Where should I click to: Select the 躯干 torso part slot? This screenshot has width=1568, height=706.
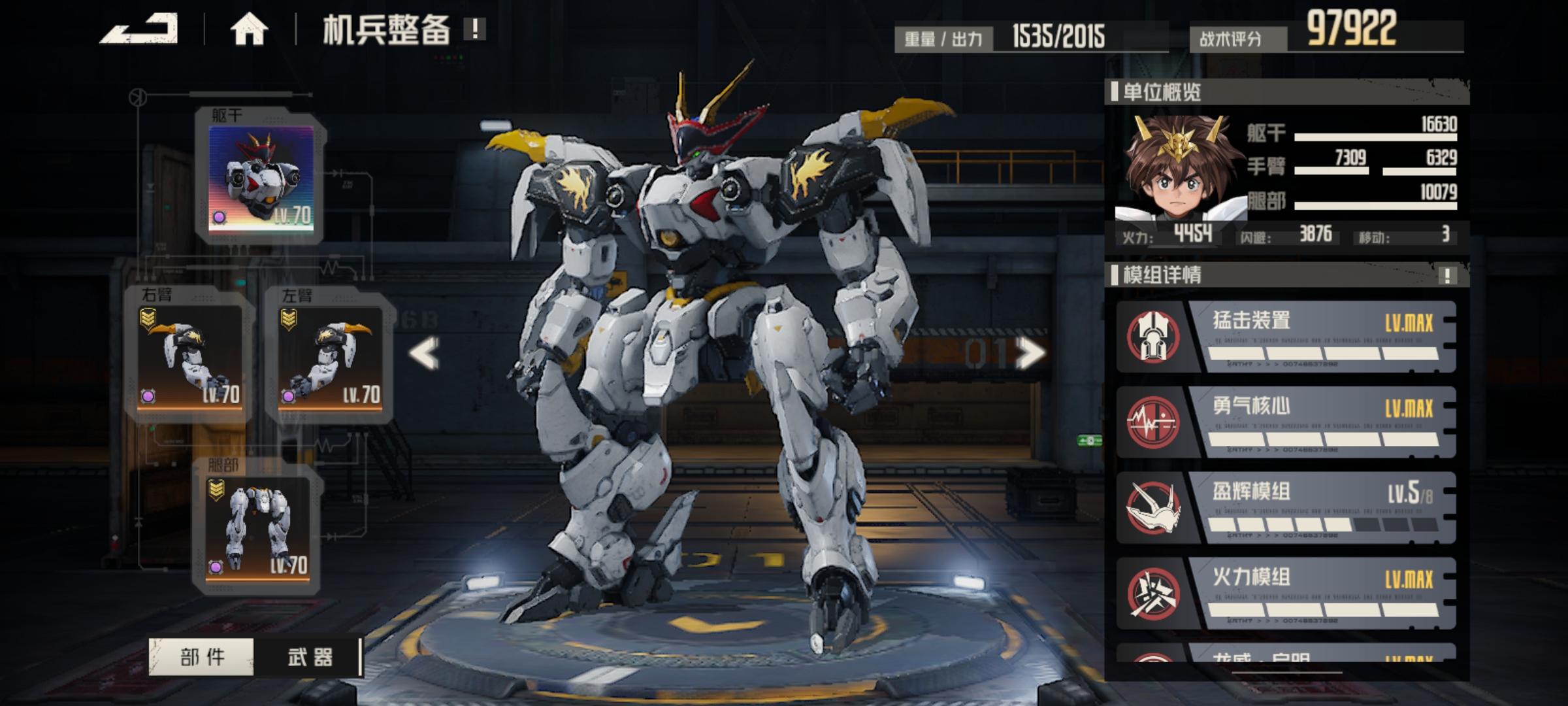click(x=261, y=178)
